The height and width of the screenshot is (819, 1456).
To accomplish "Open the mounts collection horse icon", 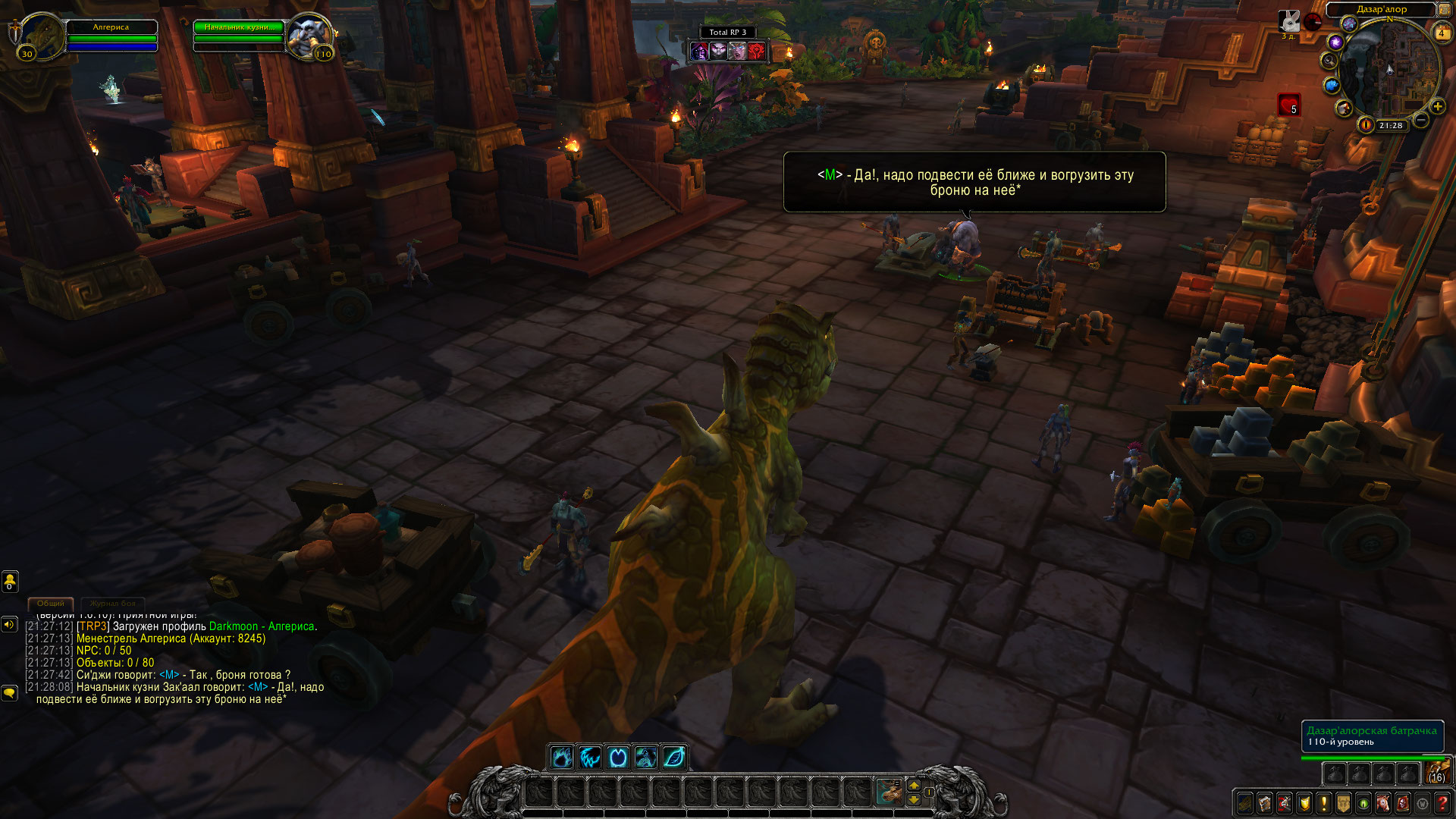I will pyautogui.click(x=1383, y=803).
